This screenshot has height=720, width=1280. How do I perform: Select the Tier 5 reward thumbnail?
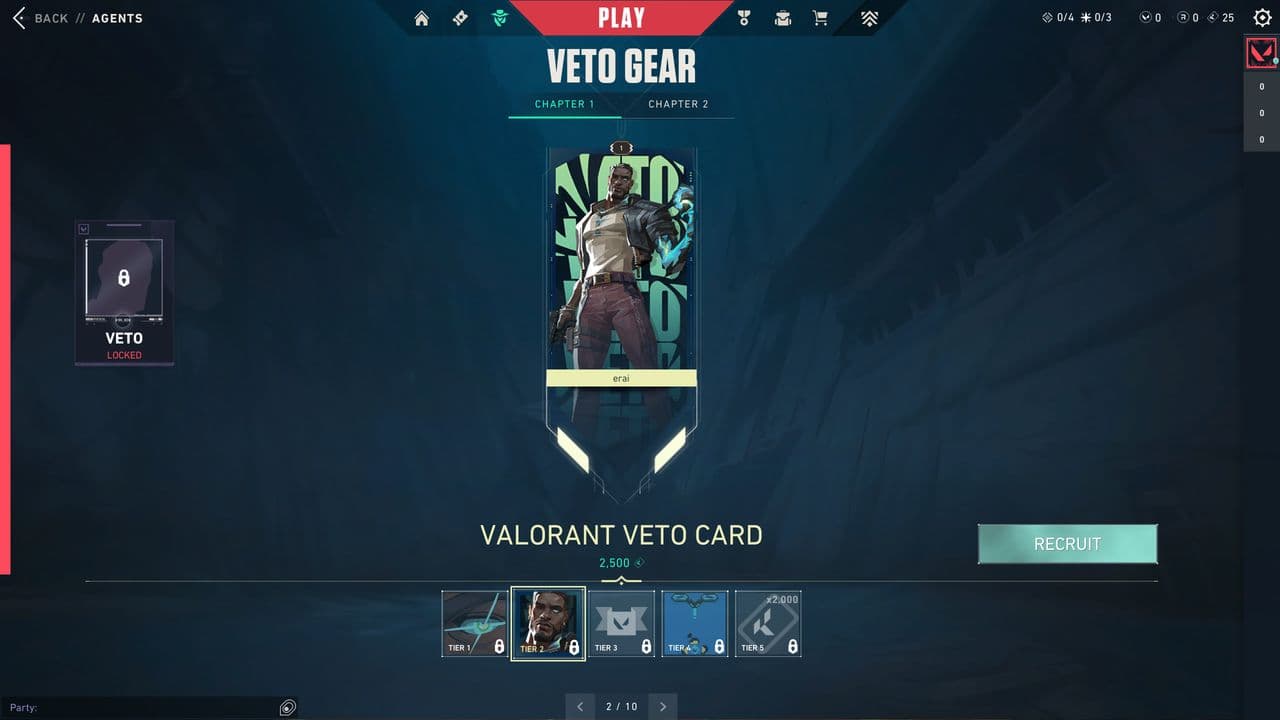pyautogui.click(x=768, y=623)
